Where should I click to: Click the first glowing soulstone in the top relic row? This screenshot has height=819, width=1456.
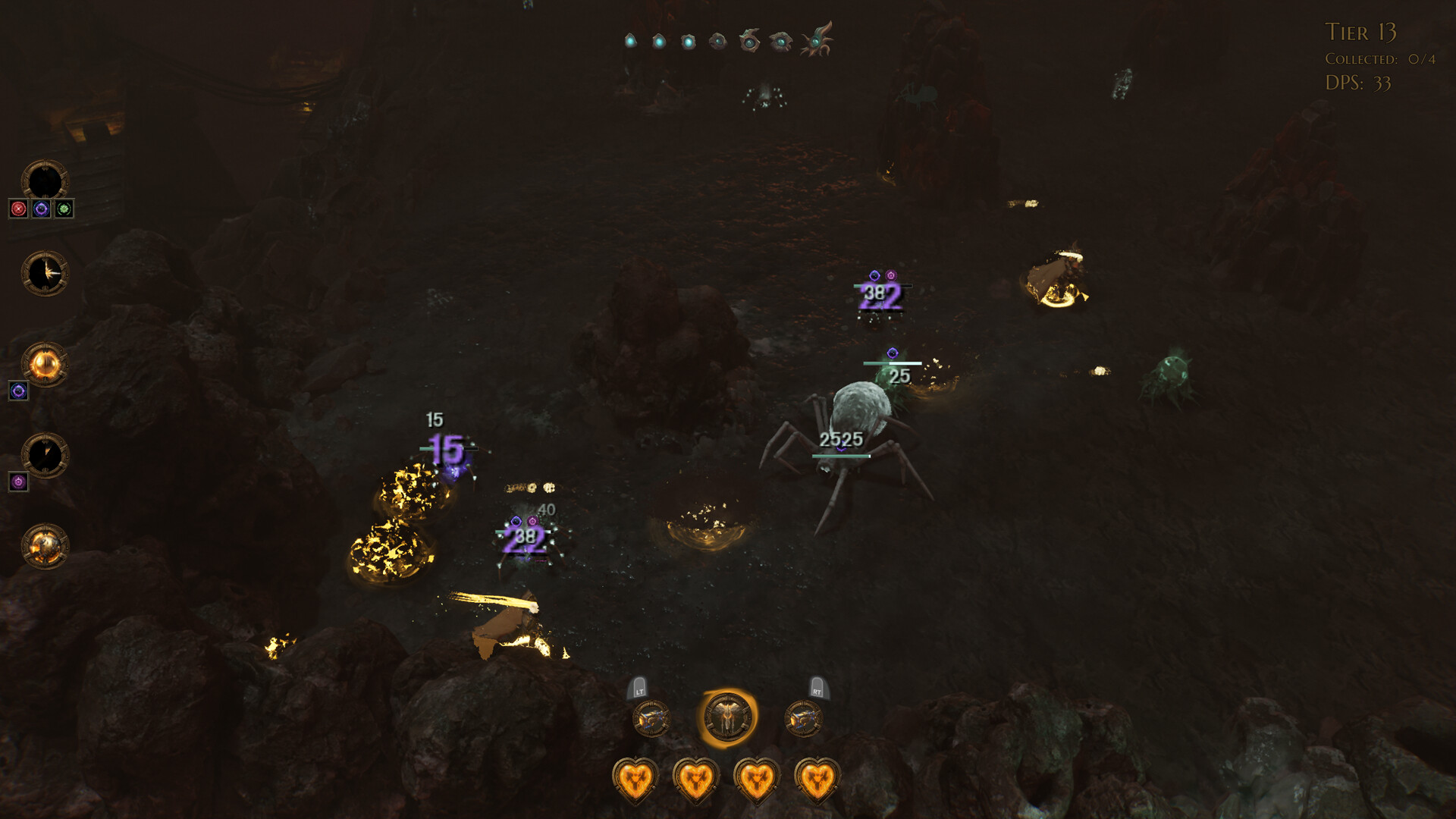click(x=632, y=42)
